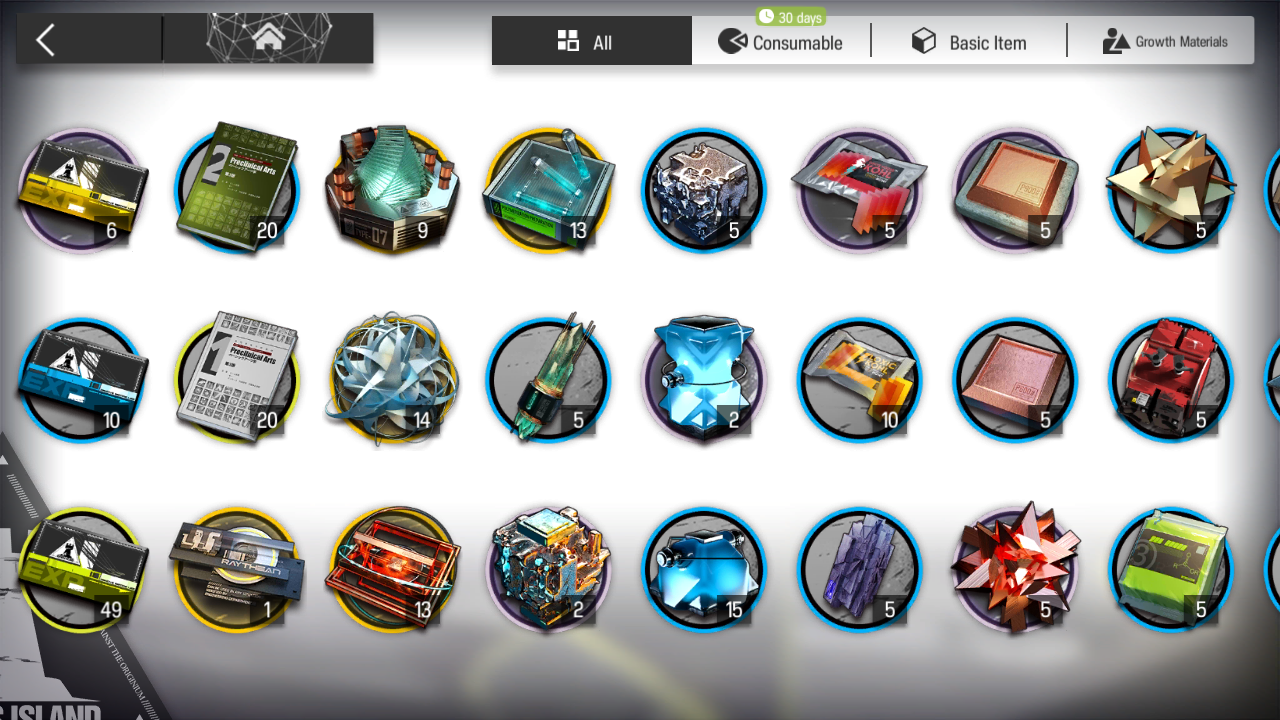Pick the orange foil packet with quantity 10
Image resolution: width=1280 pixels, height=720 pixels.
tap(859, 380)
